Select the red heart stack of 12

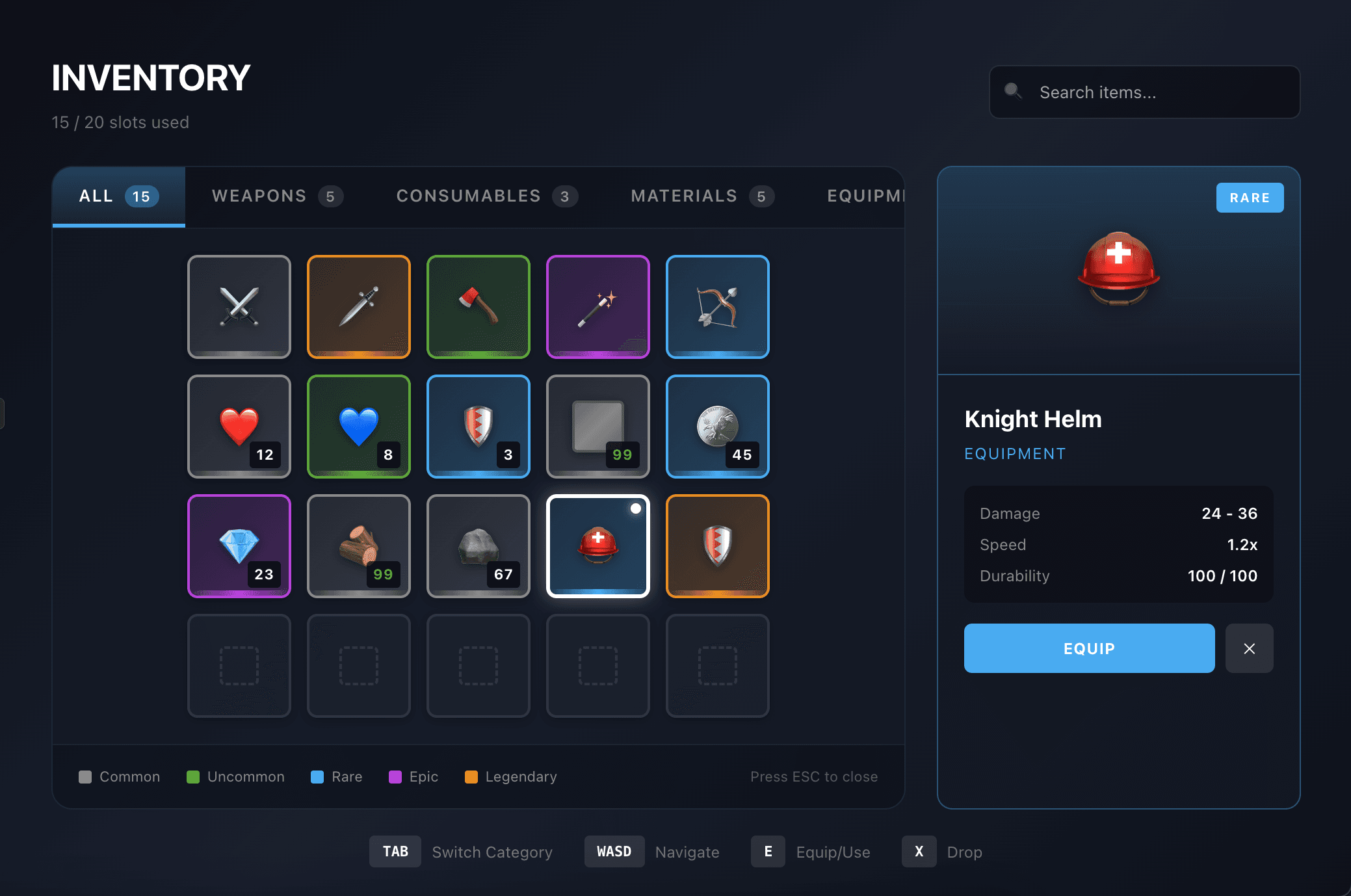point(239,426)
